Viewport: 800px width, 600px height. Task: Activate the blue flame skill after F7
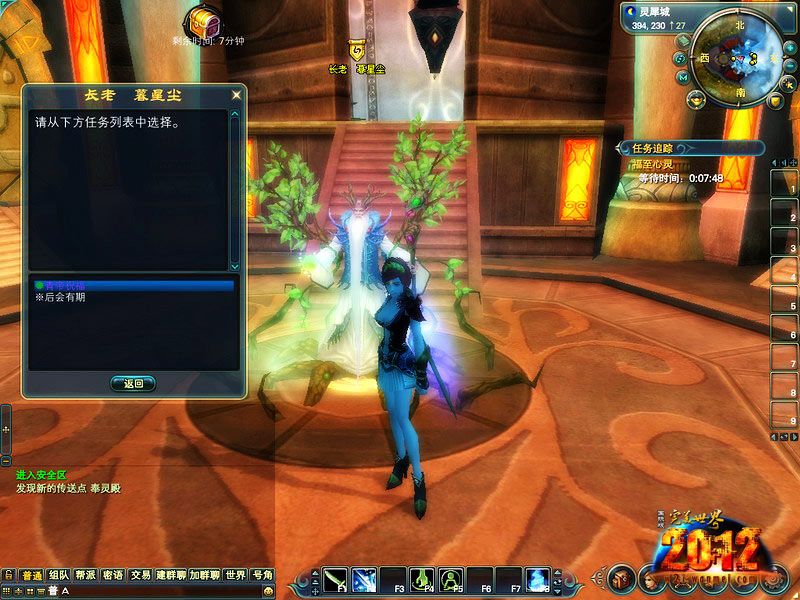(539, 579)
